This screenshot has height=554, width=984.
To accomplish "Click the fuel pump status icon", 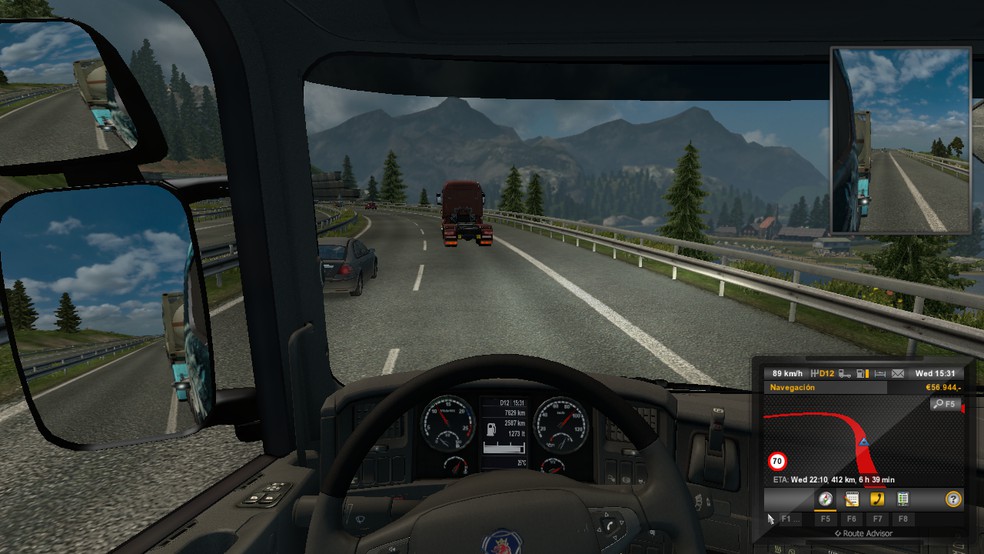I will (x=862, y=373).
